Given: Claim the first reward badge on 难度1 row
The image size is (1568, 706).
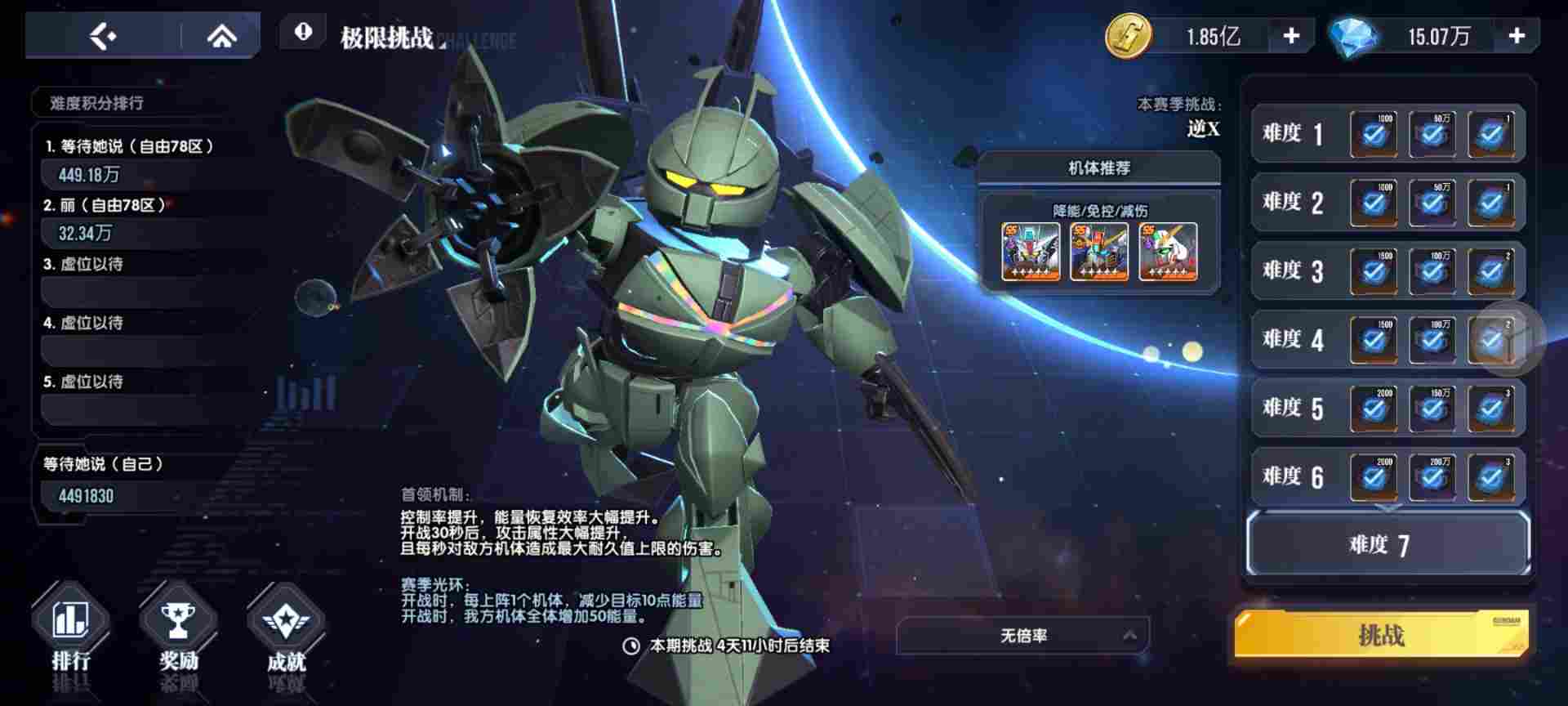Looking at the screenshot, I should (1372, 133).
